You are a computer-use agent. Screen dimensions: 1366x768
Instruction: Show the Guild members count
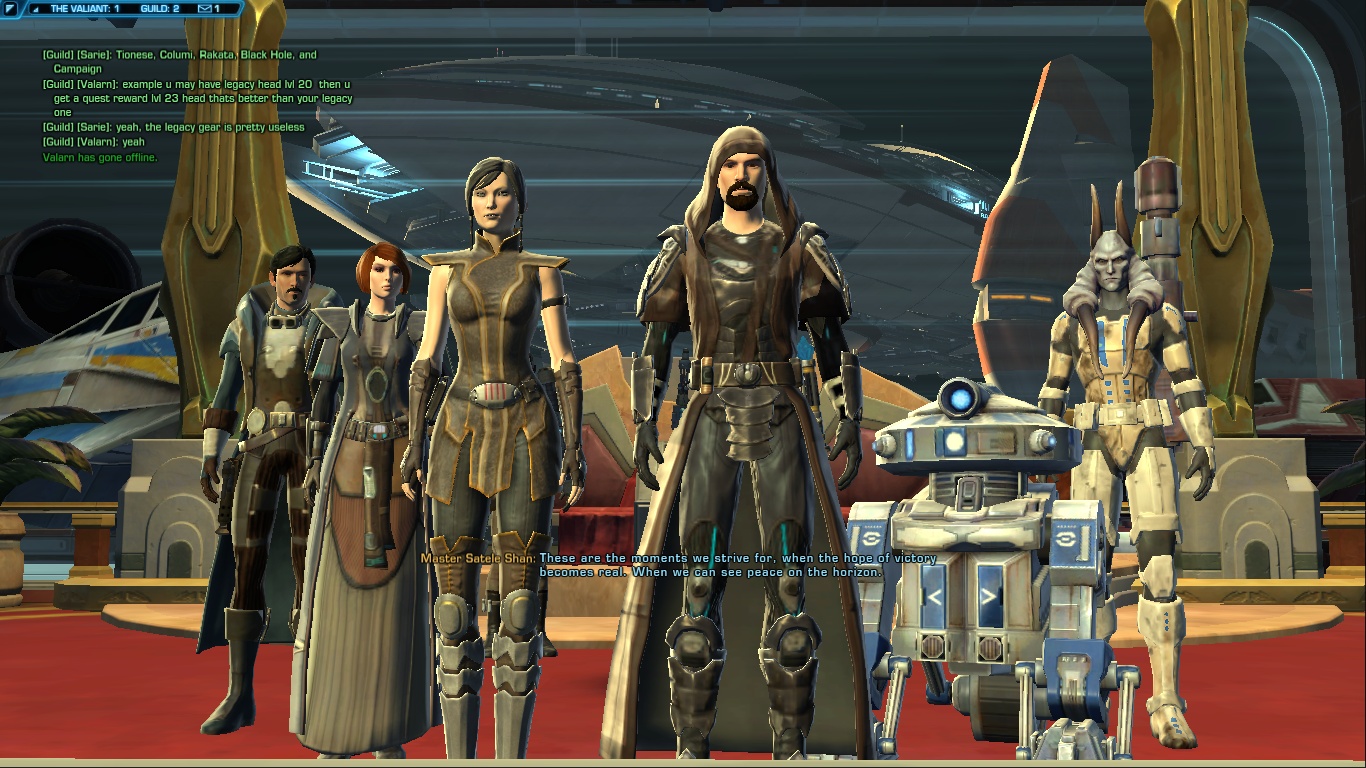click(x=159, y=9)
